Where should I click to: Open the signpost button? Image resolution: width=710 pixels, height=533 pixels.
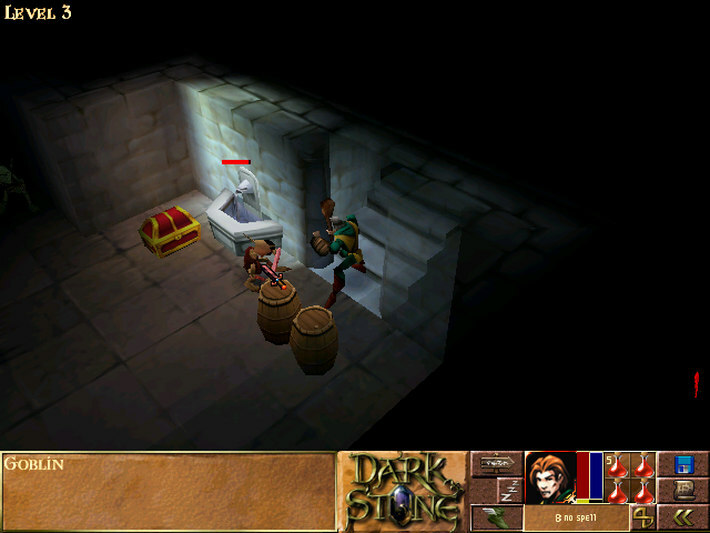tap(496, 464)
